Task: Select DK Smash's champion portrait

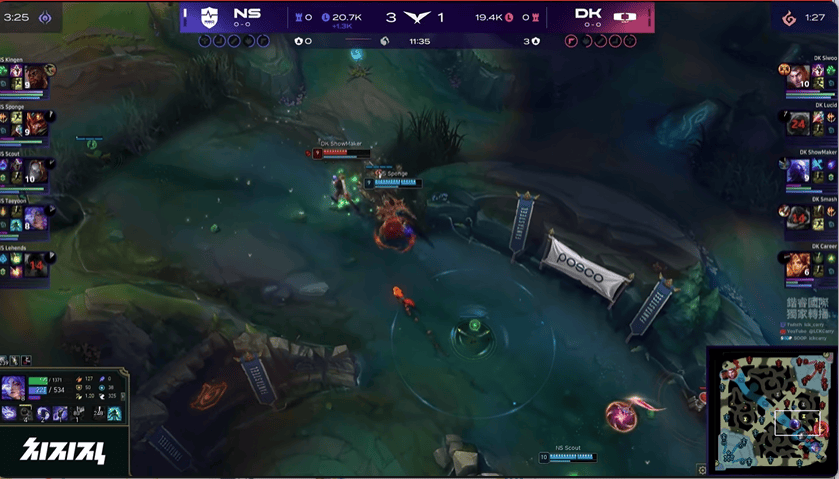Action: 797,217
